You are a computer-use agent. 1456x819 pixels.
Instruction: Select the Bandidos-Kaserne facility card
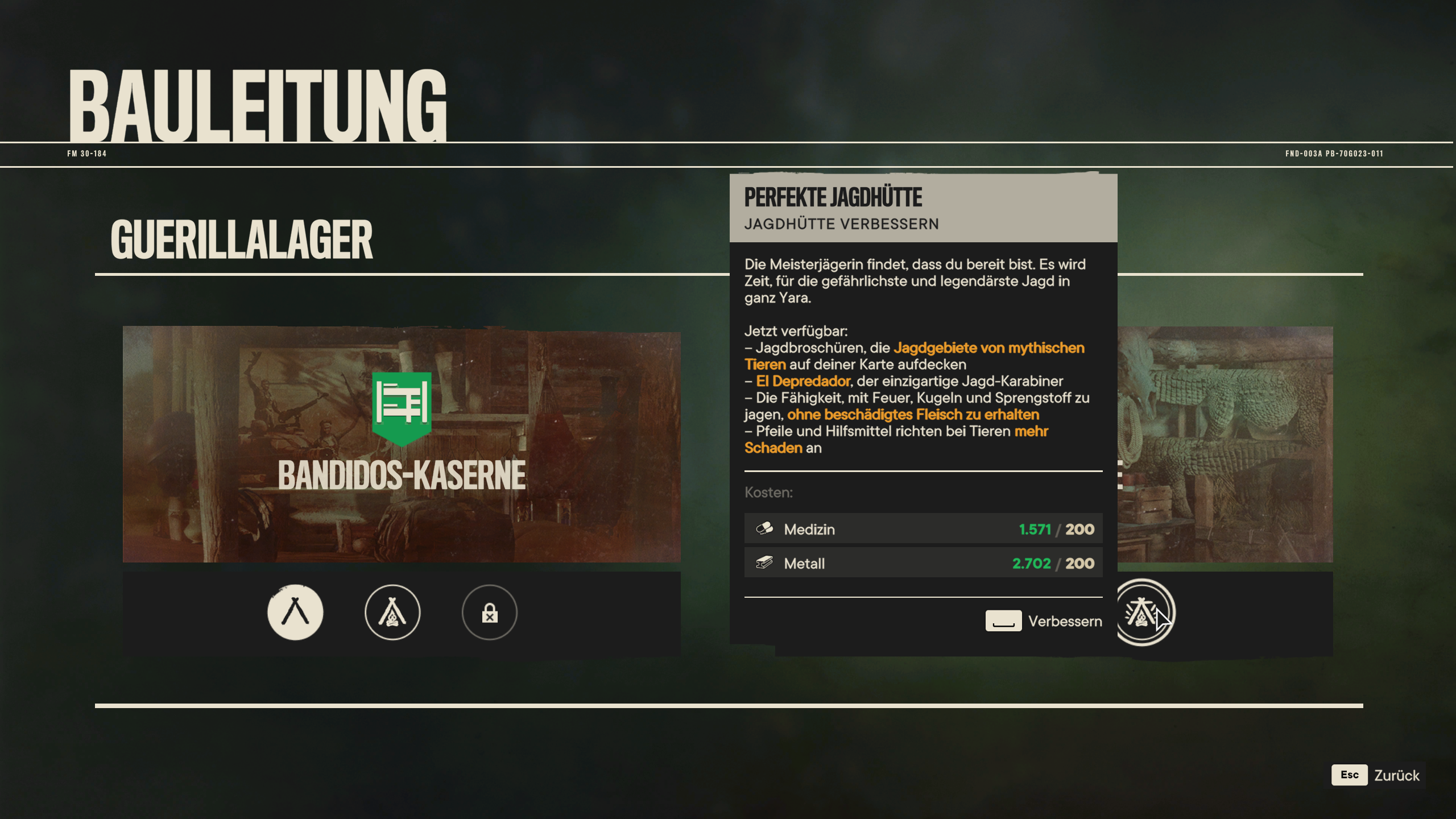point(402,444)
